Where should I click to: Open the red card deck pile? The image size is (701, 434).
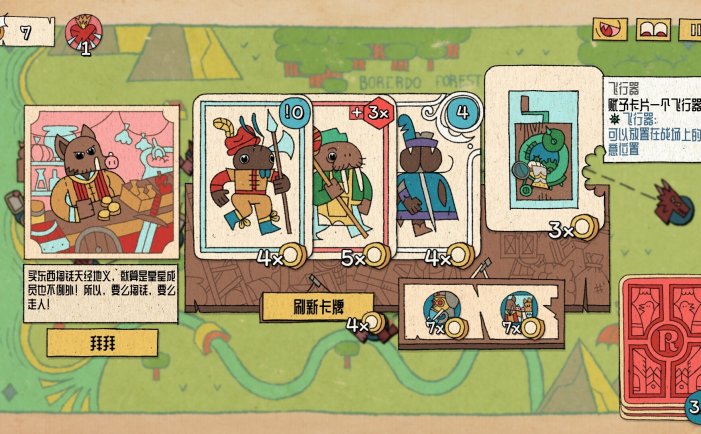(x=660, y=345)
